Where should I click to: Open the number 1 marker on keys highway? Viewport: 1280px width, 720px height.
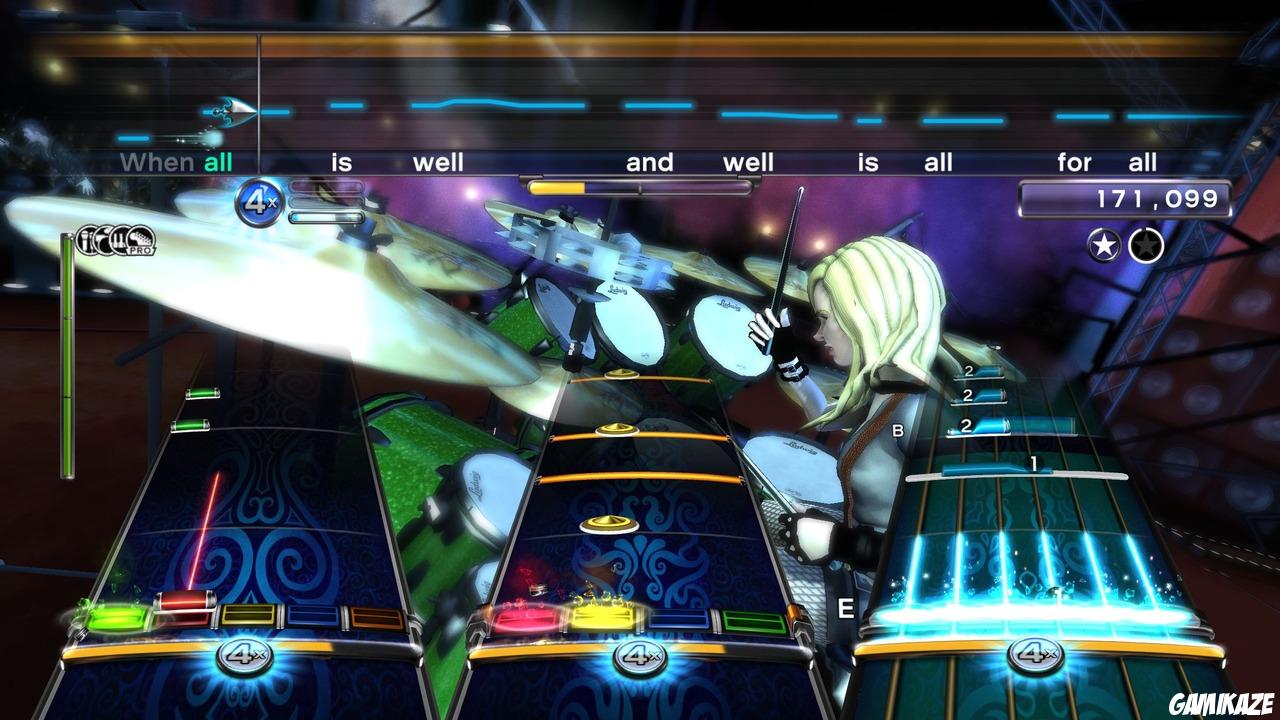(1034, 462)
